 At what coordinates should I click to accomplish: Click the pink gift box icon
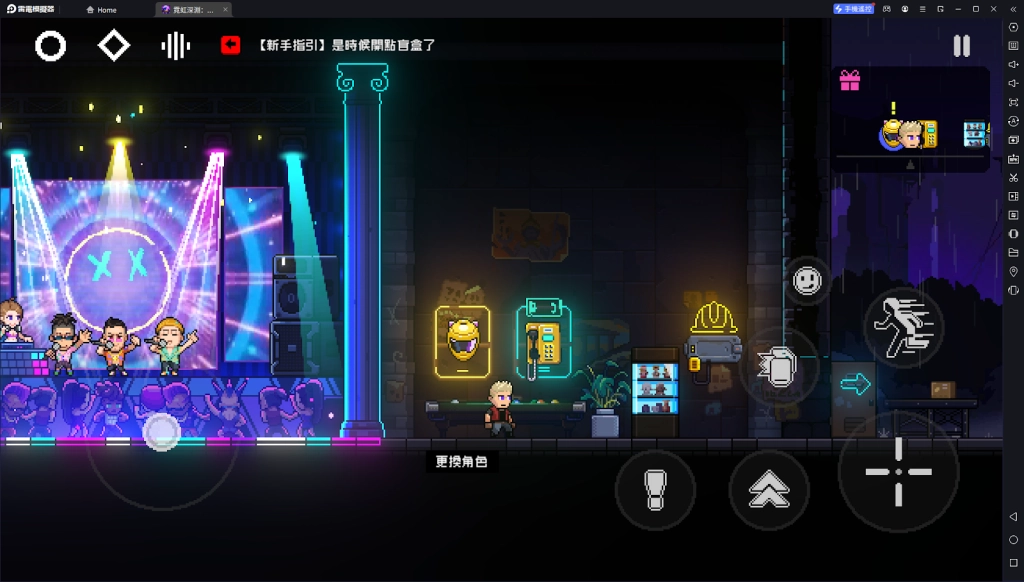click(850, 81)
